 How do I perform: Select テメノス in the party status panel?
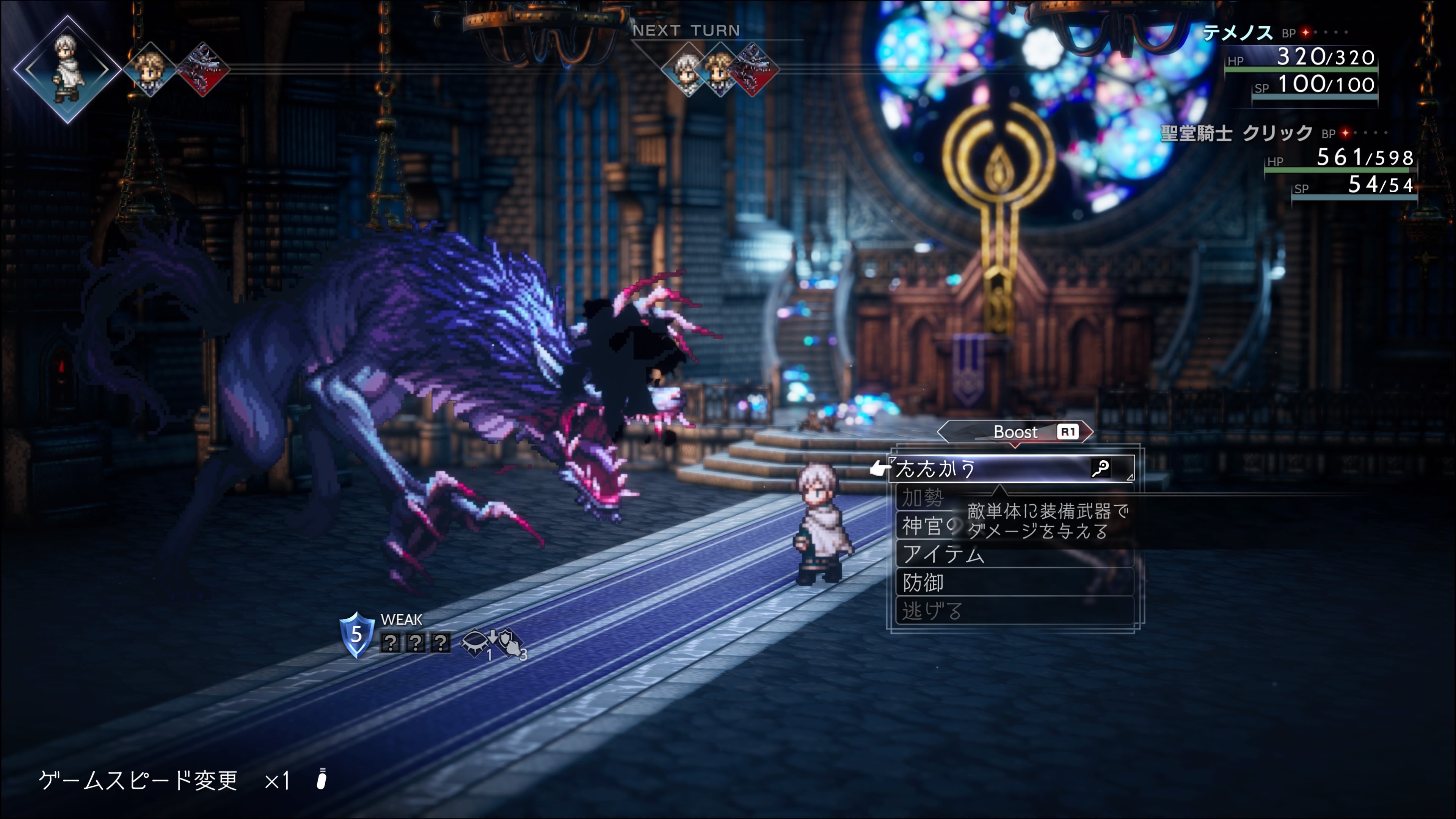pos(1237,33)
